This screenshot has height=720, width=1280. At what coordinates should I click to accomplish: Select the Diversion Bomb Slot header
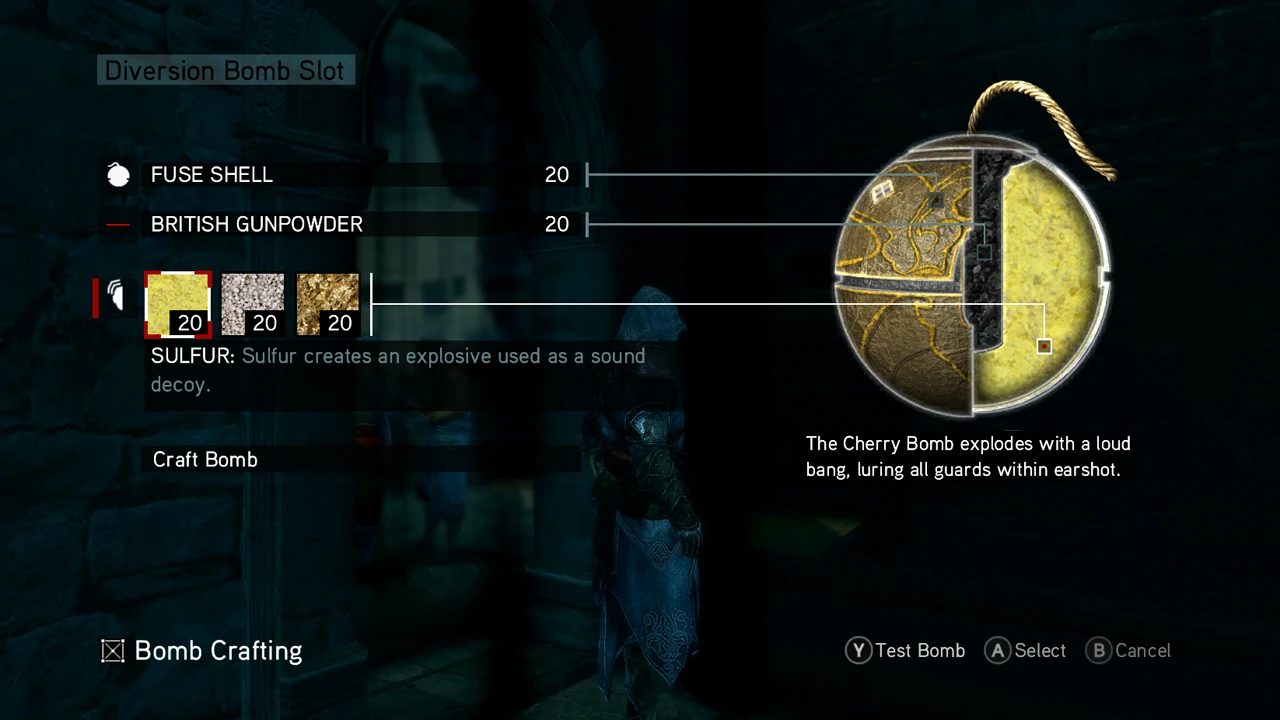click(224, 70)
